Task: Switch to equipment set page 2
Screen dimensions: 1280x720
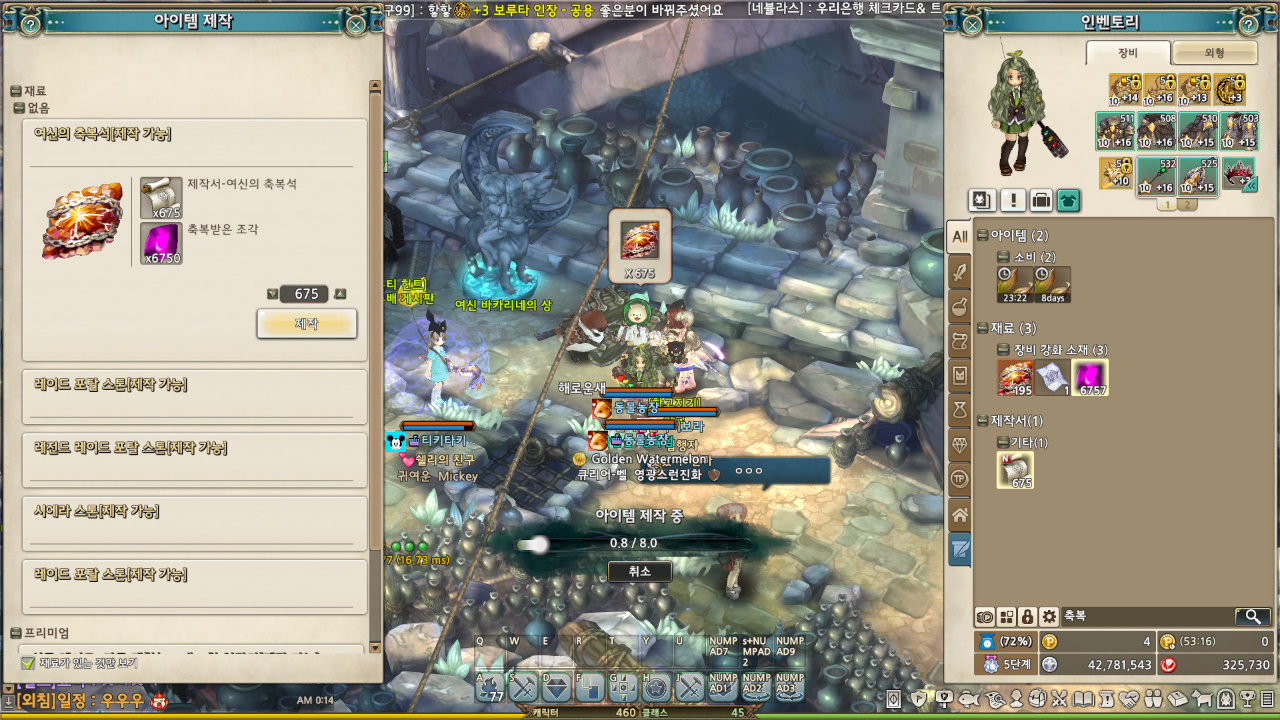Action: click(x=1187, y=205)
